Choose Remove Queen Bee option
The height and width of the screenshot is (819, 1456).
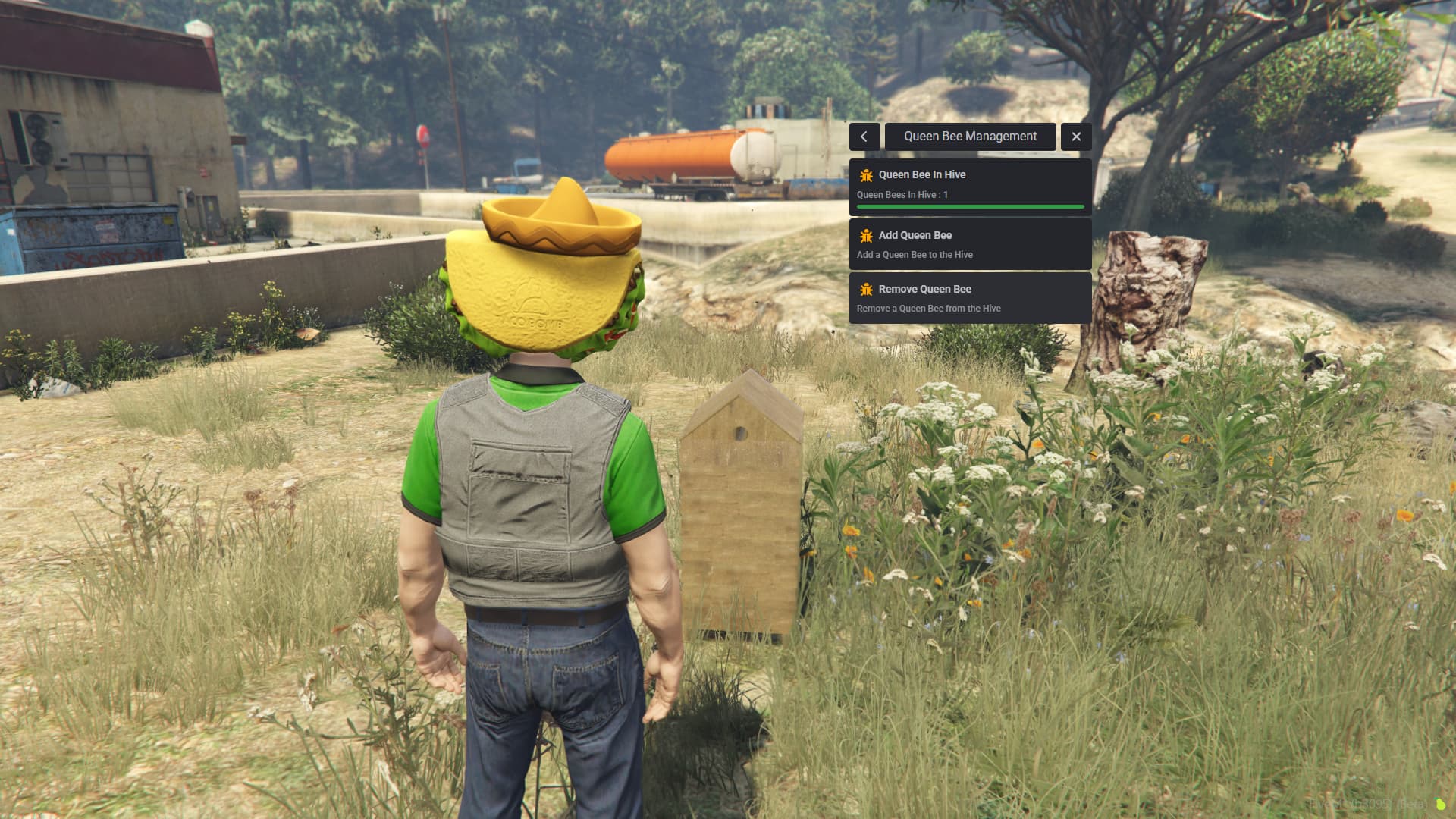[970, 298]
